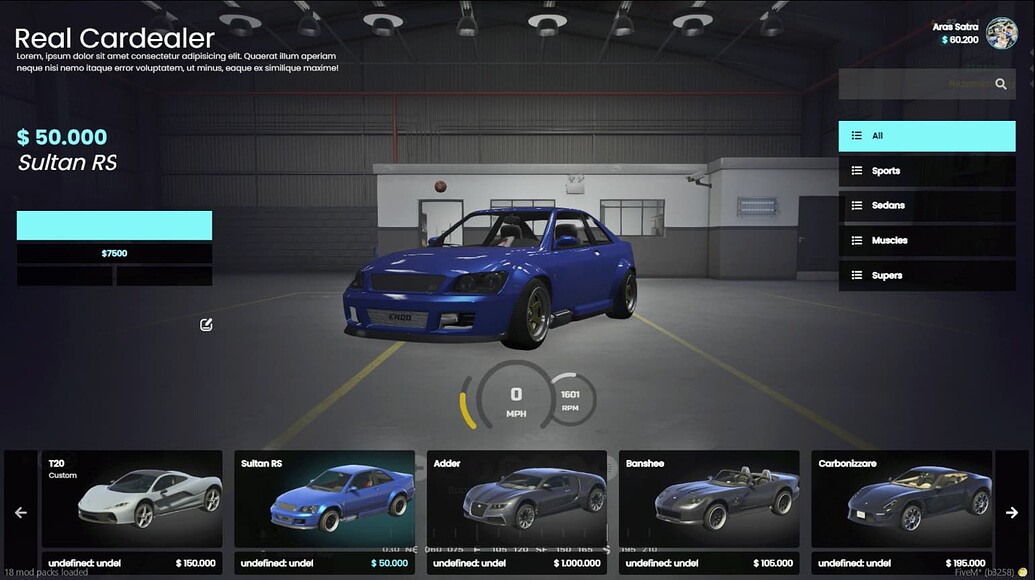
Task: Click the large cyan button under Sultan RS
Action: pos(114,225)
